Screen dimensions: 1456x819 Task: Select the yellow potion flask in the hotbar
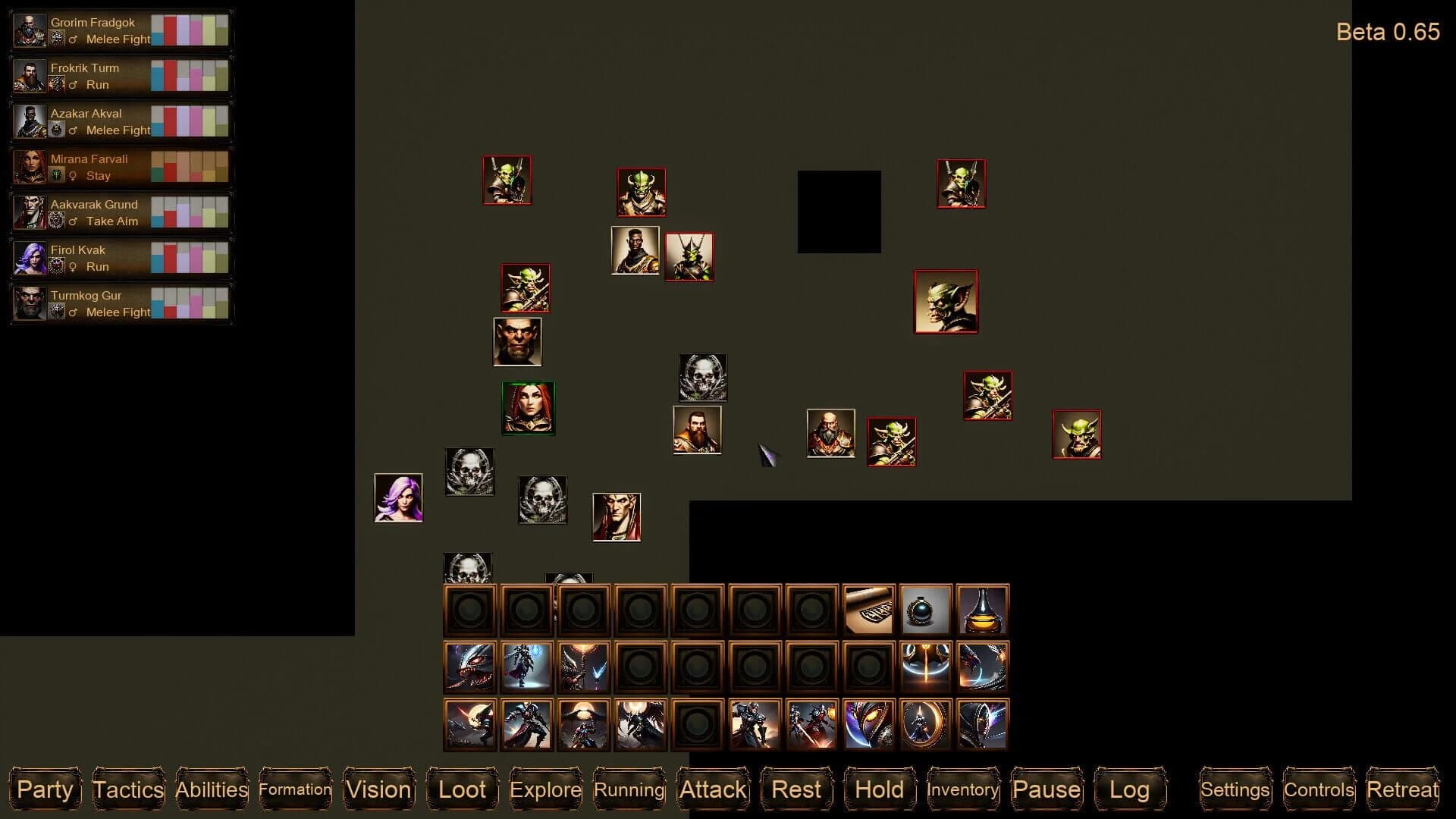click(x=982, y=608)
